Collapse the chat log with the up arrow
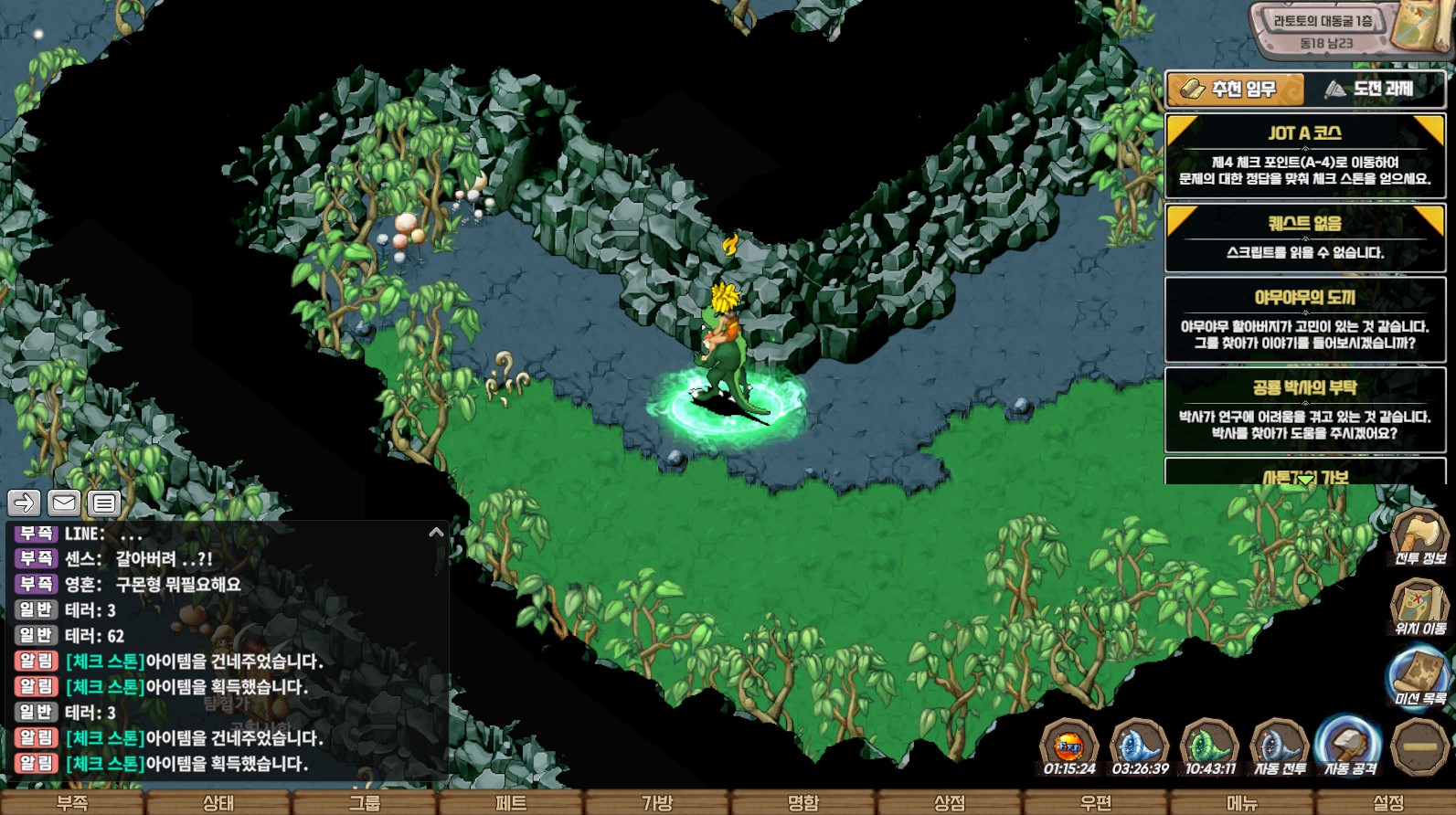The width and height of the screenshot is (1456, 815). (436, 532)
